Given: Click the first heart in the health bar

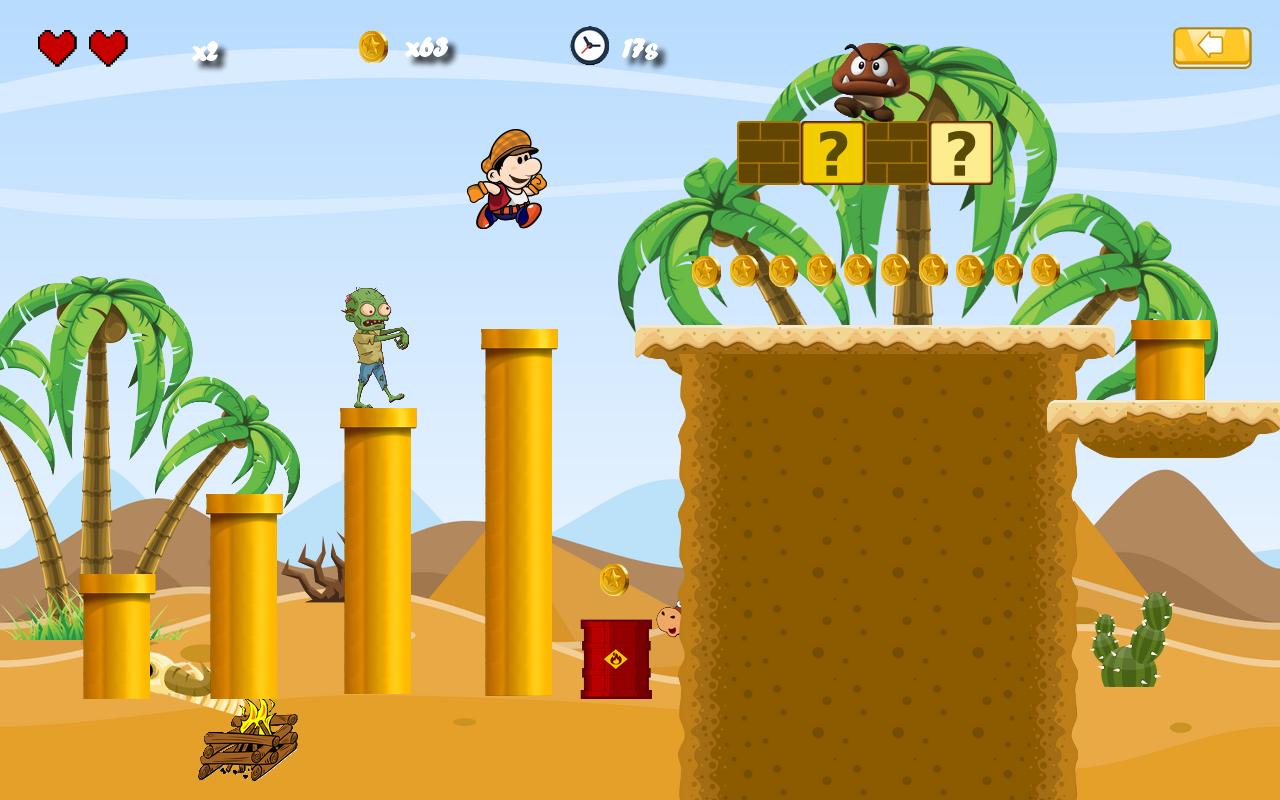Looking at the screenshot, I should 58,46.
